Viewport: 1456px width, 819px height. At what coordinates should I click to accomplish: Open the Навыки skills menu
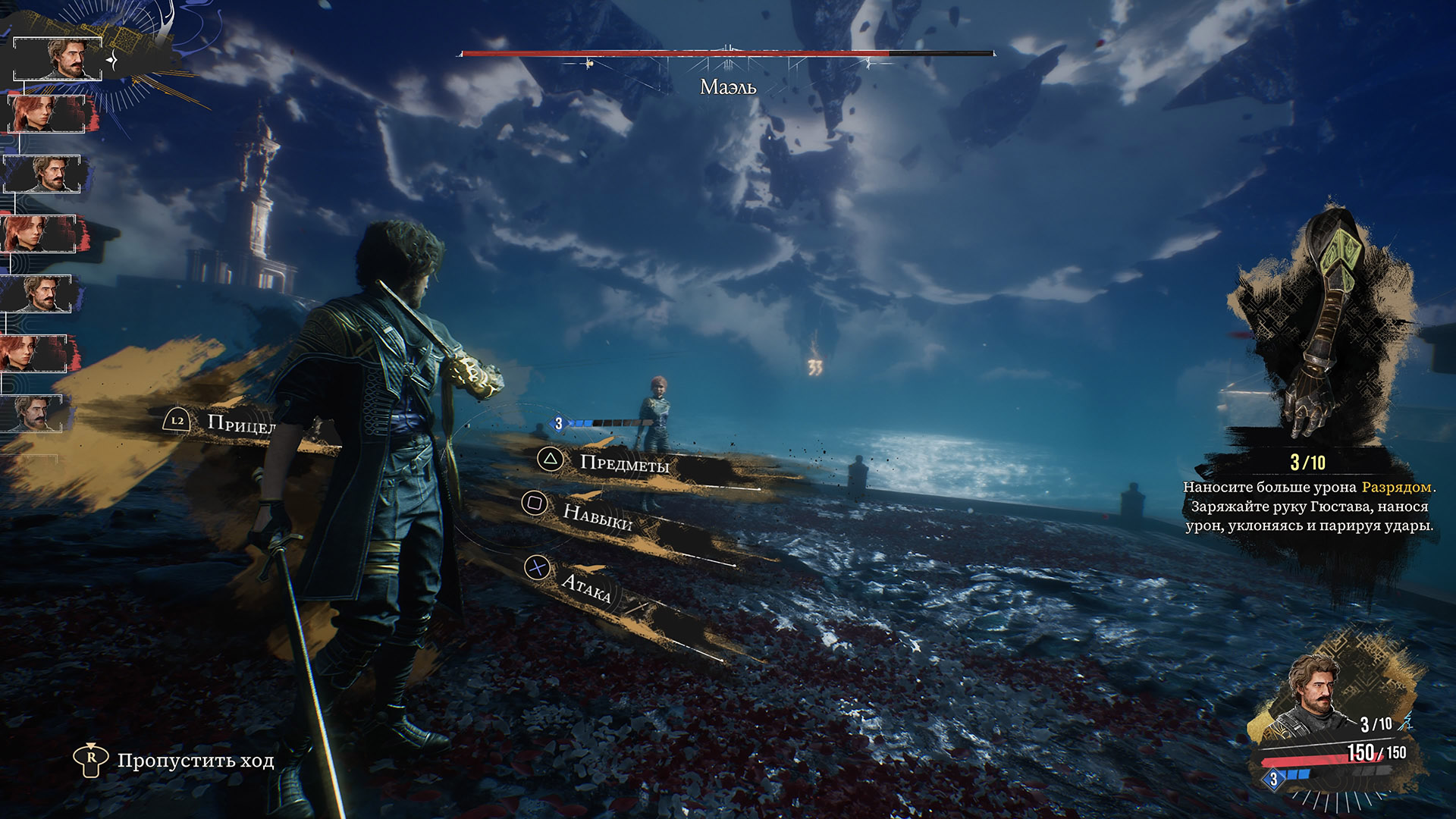[x=597, y=515]
